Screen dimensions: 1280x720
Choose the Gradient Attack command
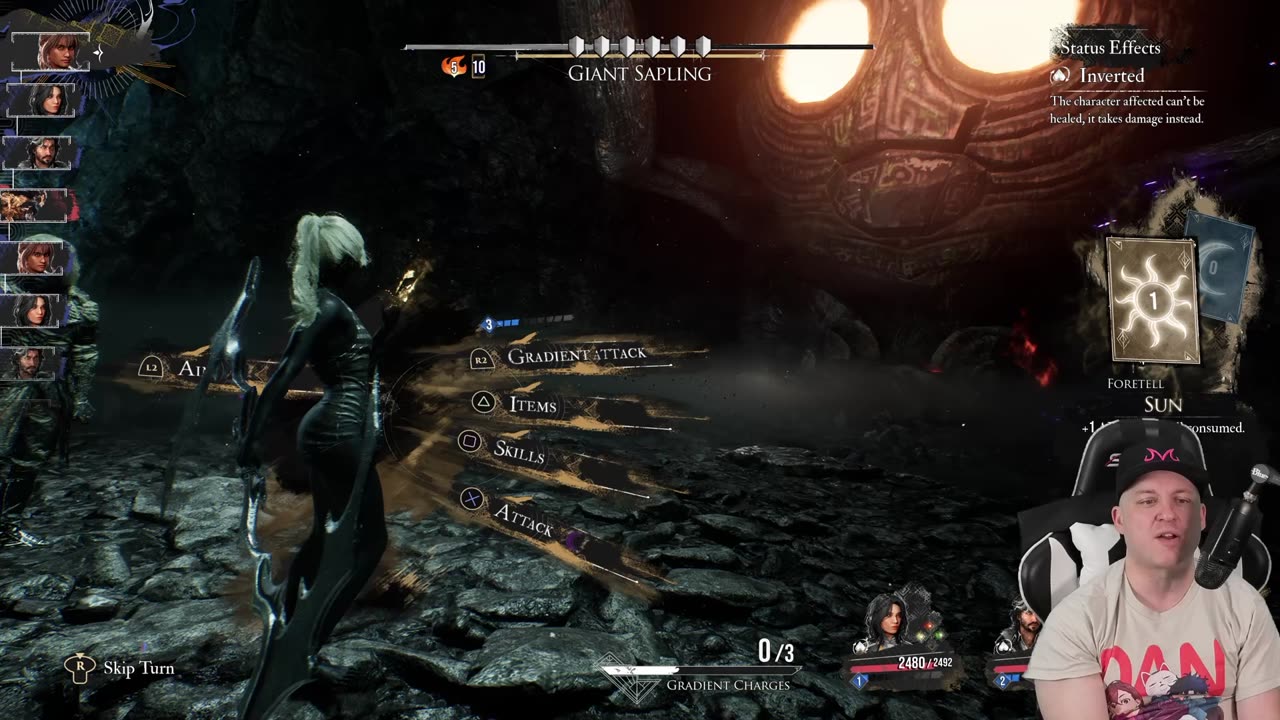[x=576, y=355]
